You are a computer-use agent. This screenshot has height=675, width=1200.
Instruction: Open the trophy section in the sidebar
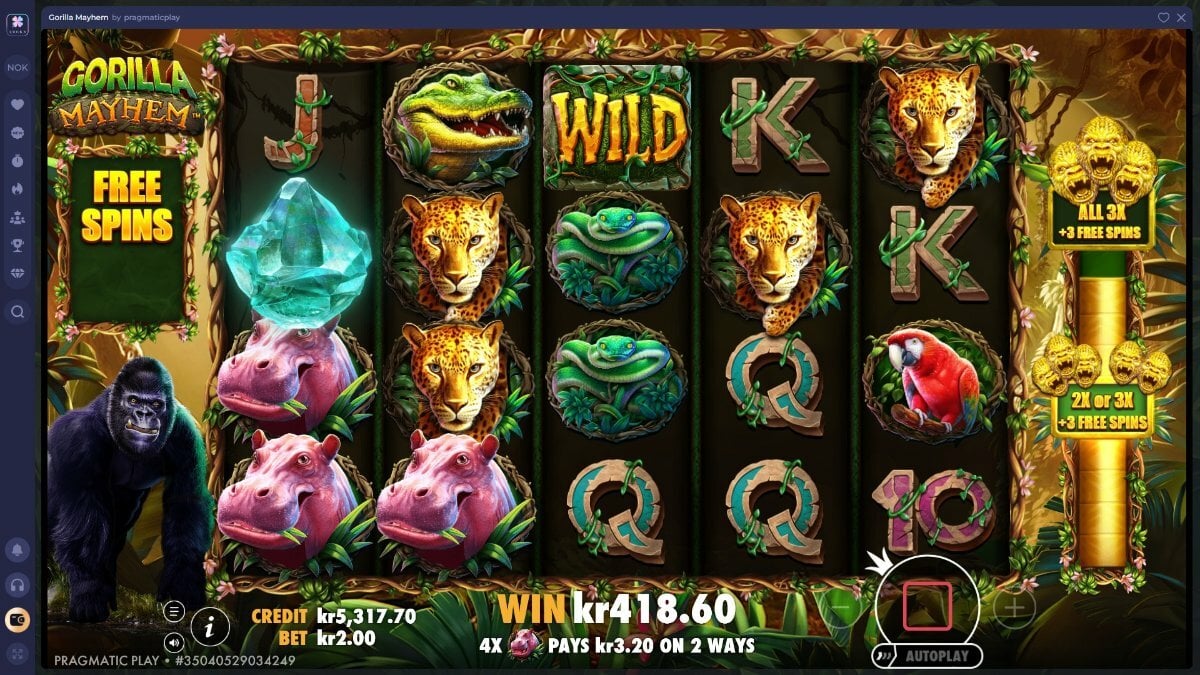[17, 244]
